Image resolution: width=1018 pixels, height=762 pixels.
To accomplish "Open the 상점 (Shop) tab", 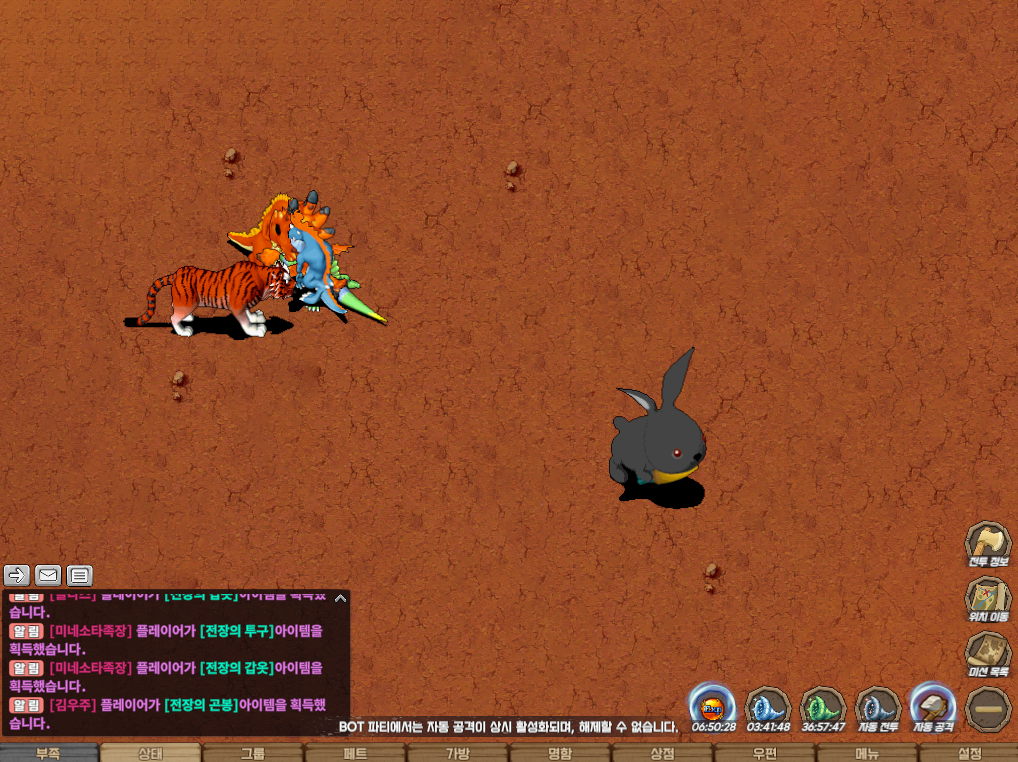I will tap(662, 753).
